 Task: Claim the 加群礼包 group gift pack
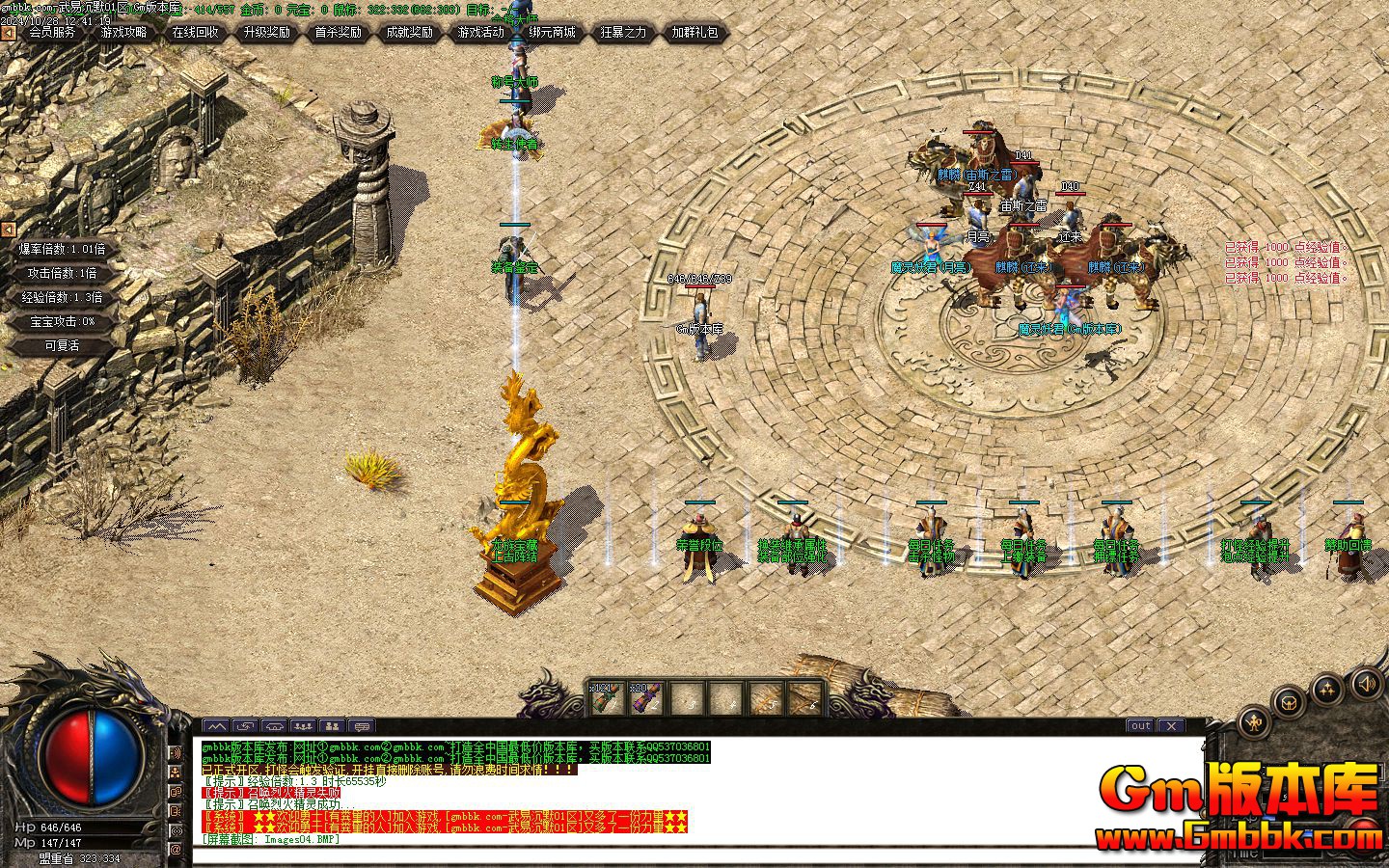[695, 33]
